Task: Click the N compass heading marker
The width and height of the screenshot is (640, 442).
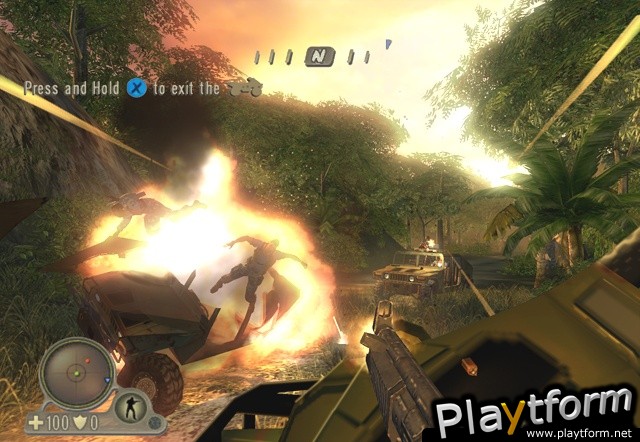Action: point(320,56)
